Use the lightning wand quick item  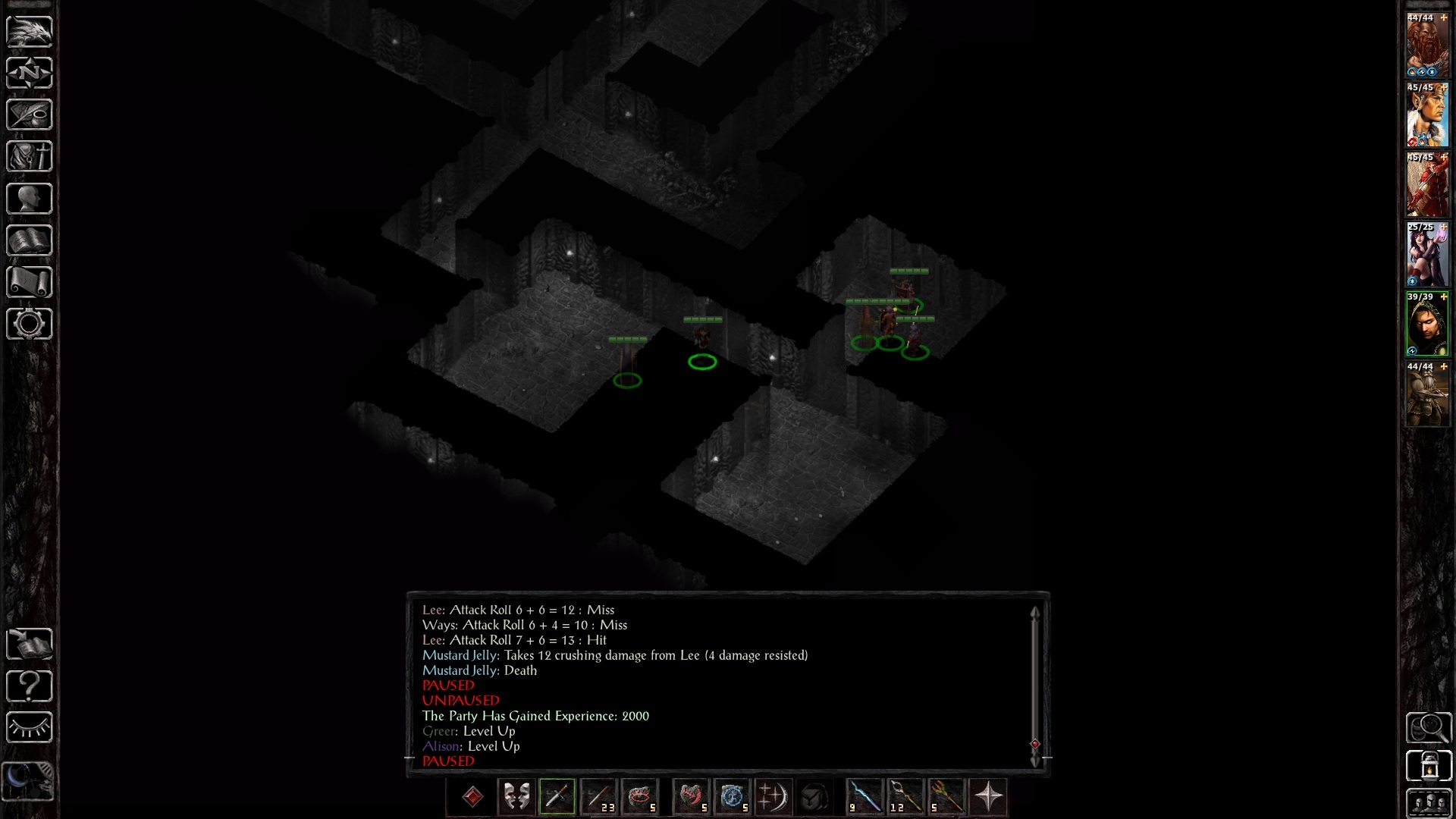point(864,797)
